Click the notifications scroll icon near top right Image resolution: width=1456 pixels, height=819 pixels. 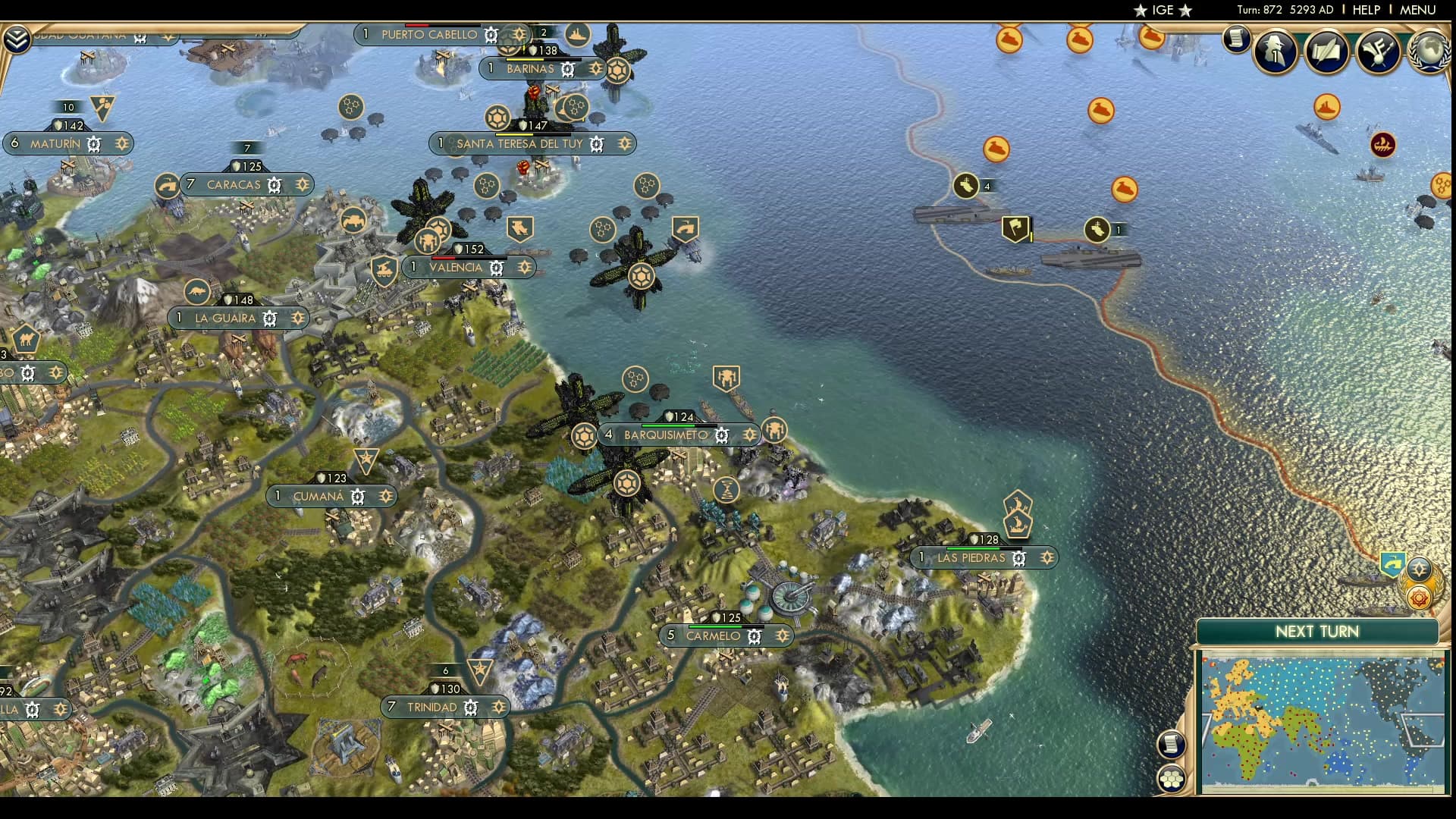coord(1235,40)
